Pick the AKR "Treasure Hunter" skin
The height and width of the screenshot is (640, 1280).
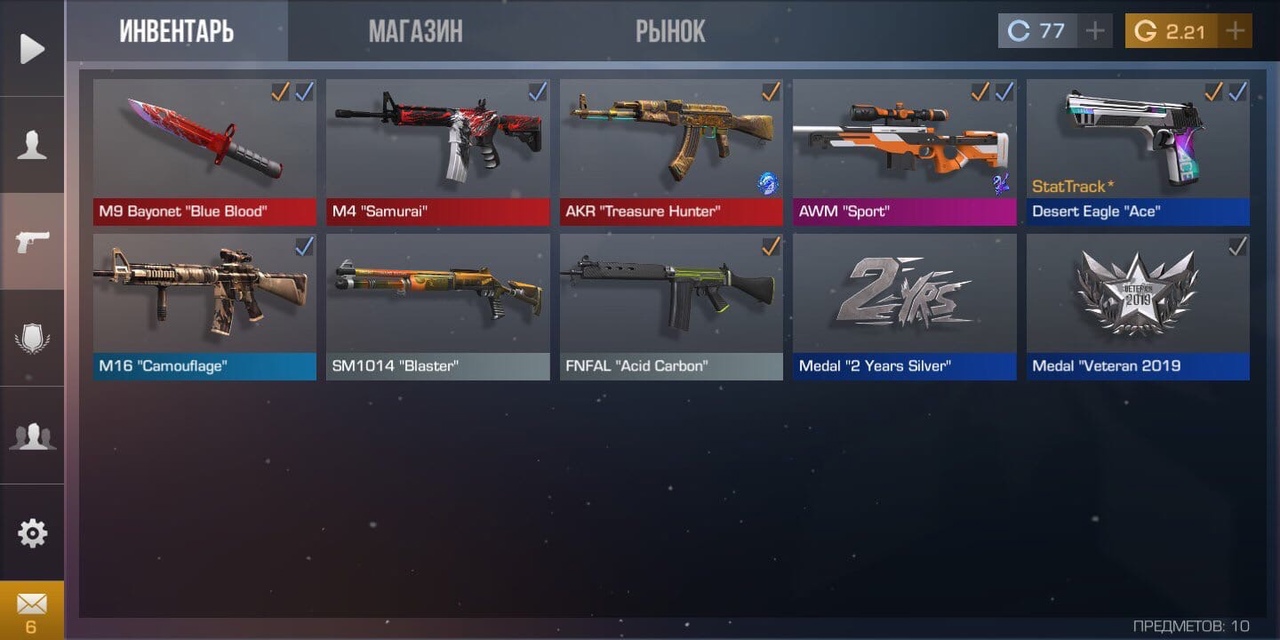tap(671, 152)
